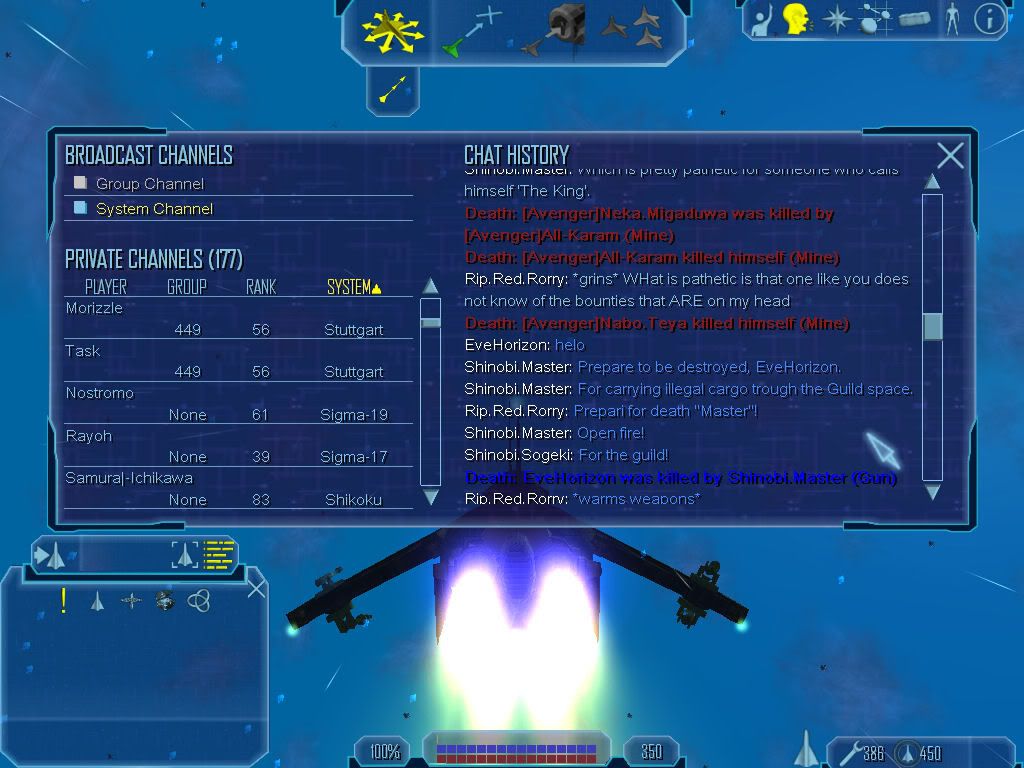Show important contacts with the exclamation icon
Image resolution: width=1024 pixels, height=768 pixels.
[x=64, y=600]
